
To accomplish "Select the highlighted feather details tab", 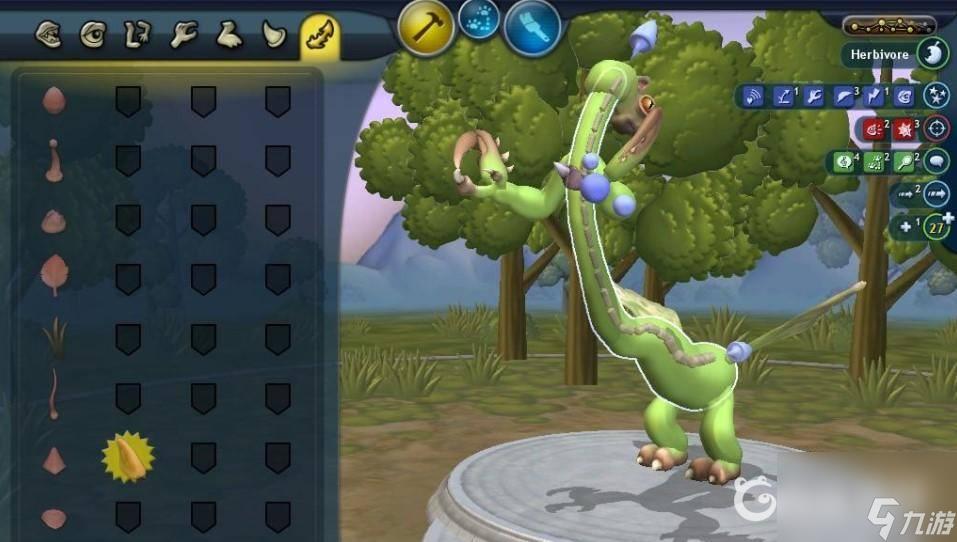I will click(x=320, y=36).
